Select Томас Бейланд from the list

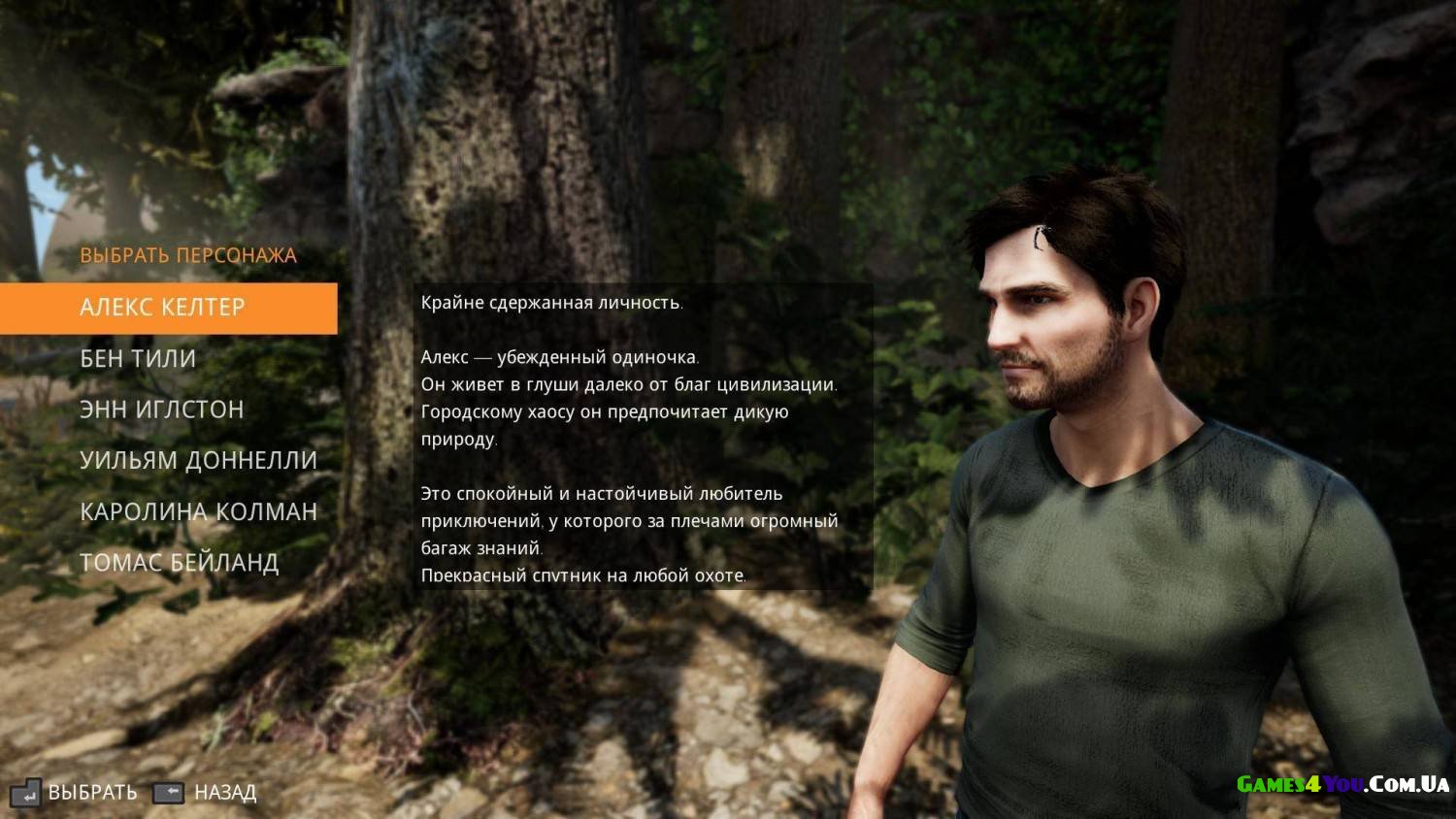click(179, 562)
